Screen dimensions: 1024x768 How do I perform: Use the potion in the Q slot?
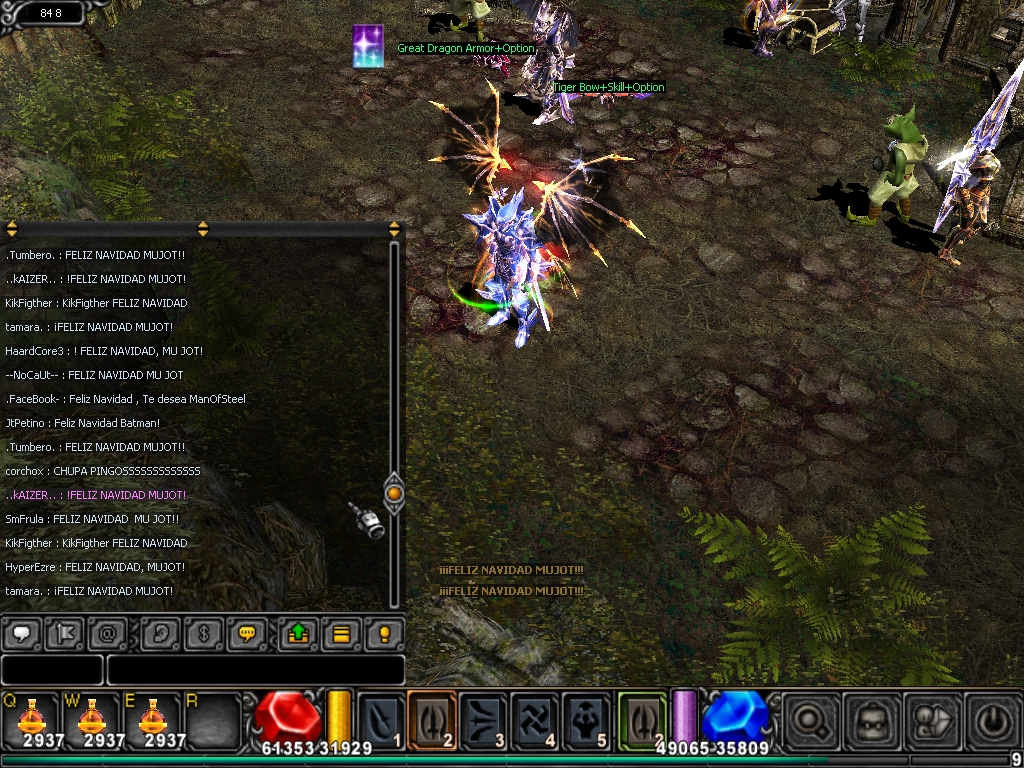[31, 718]
